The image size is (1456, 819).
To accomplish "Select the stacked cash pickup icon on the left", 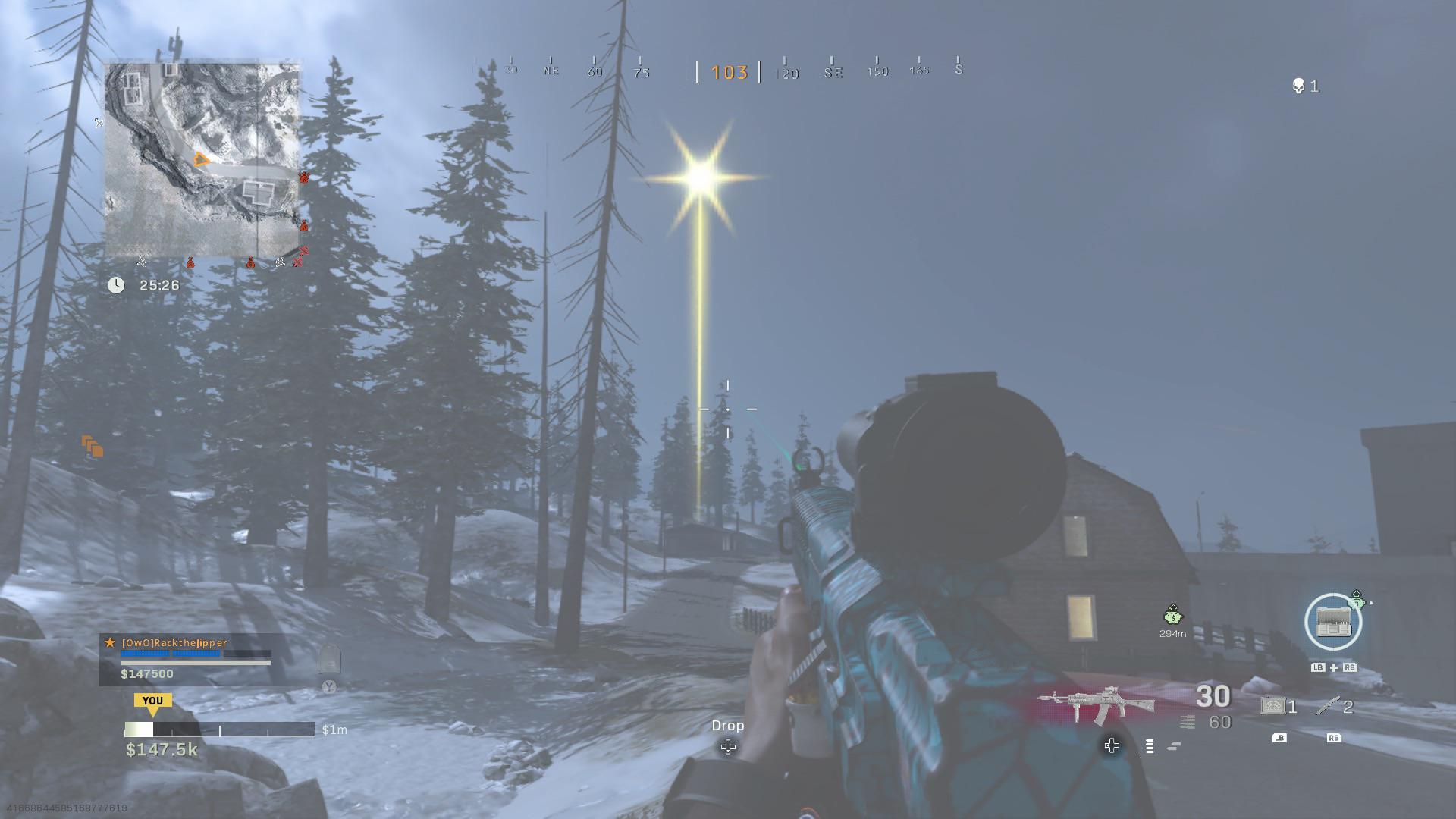I will (x=93, y=448).
